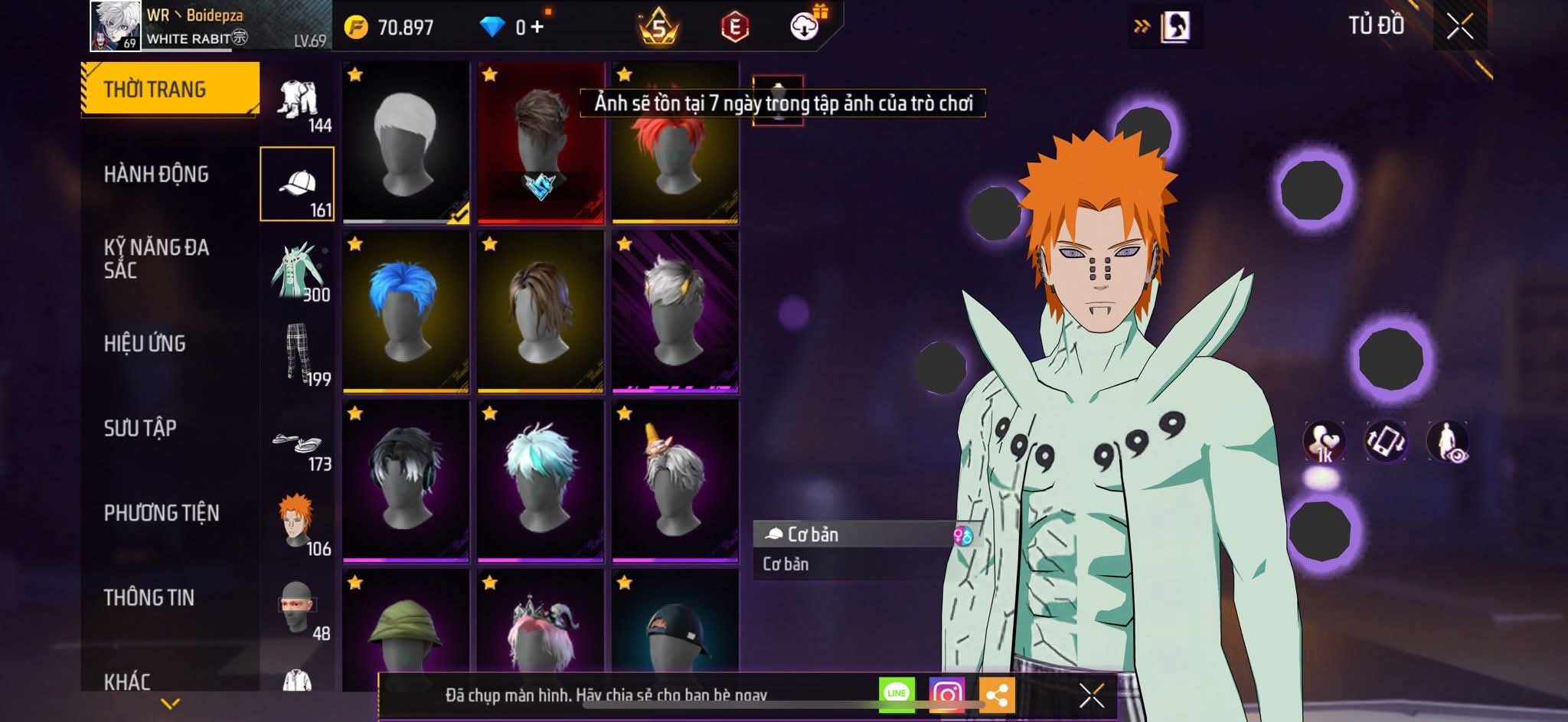Add diamonds with the plus button

click(x=537, y=28)
